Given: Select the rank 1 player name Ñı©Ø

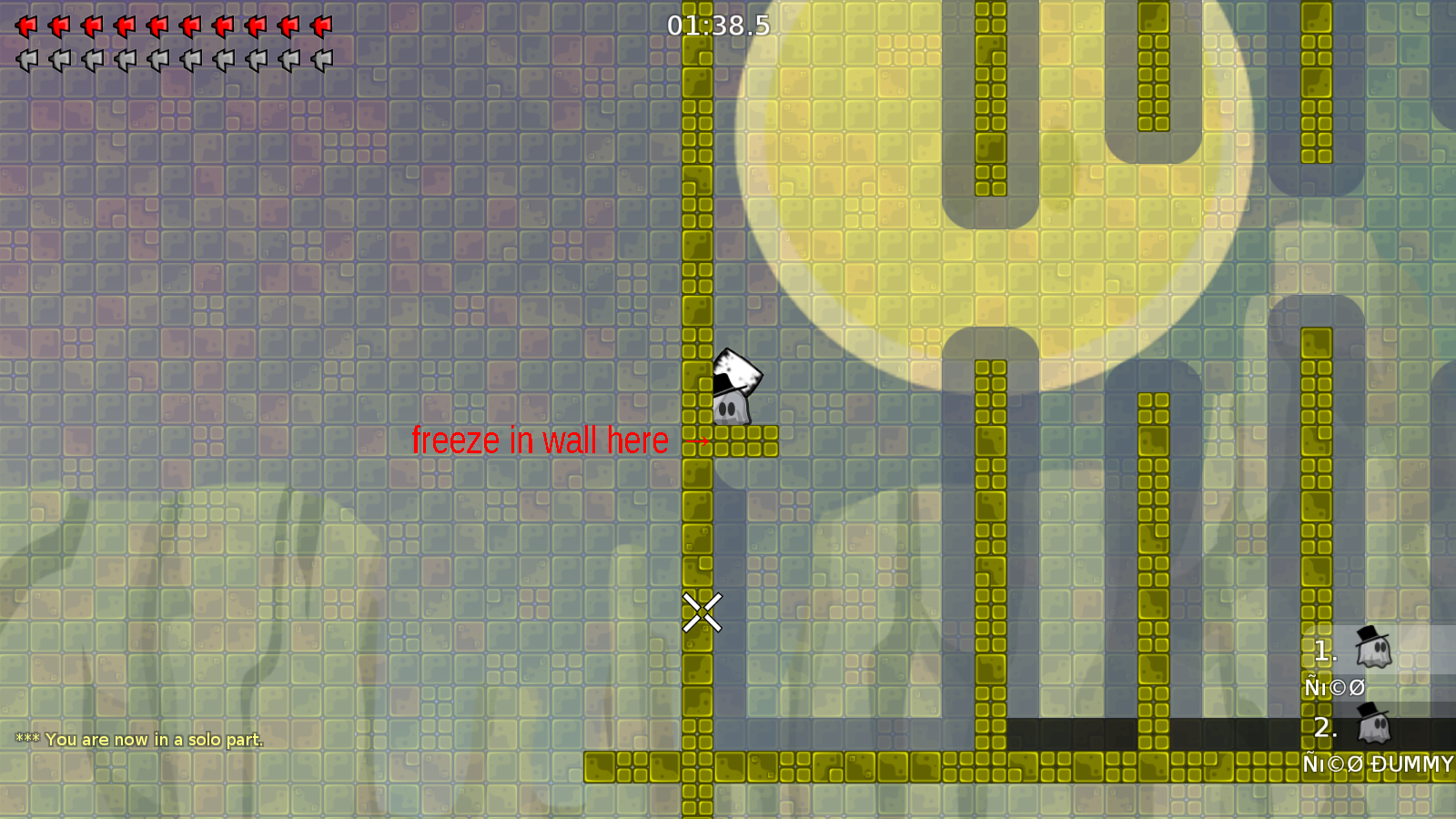Looking at the screenshot, I should click(1334, 688).
